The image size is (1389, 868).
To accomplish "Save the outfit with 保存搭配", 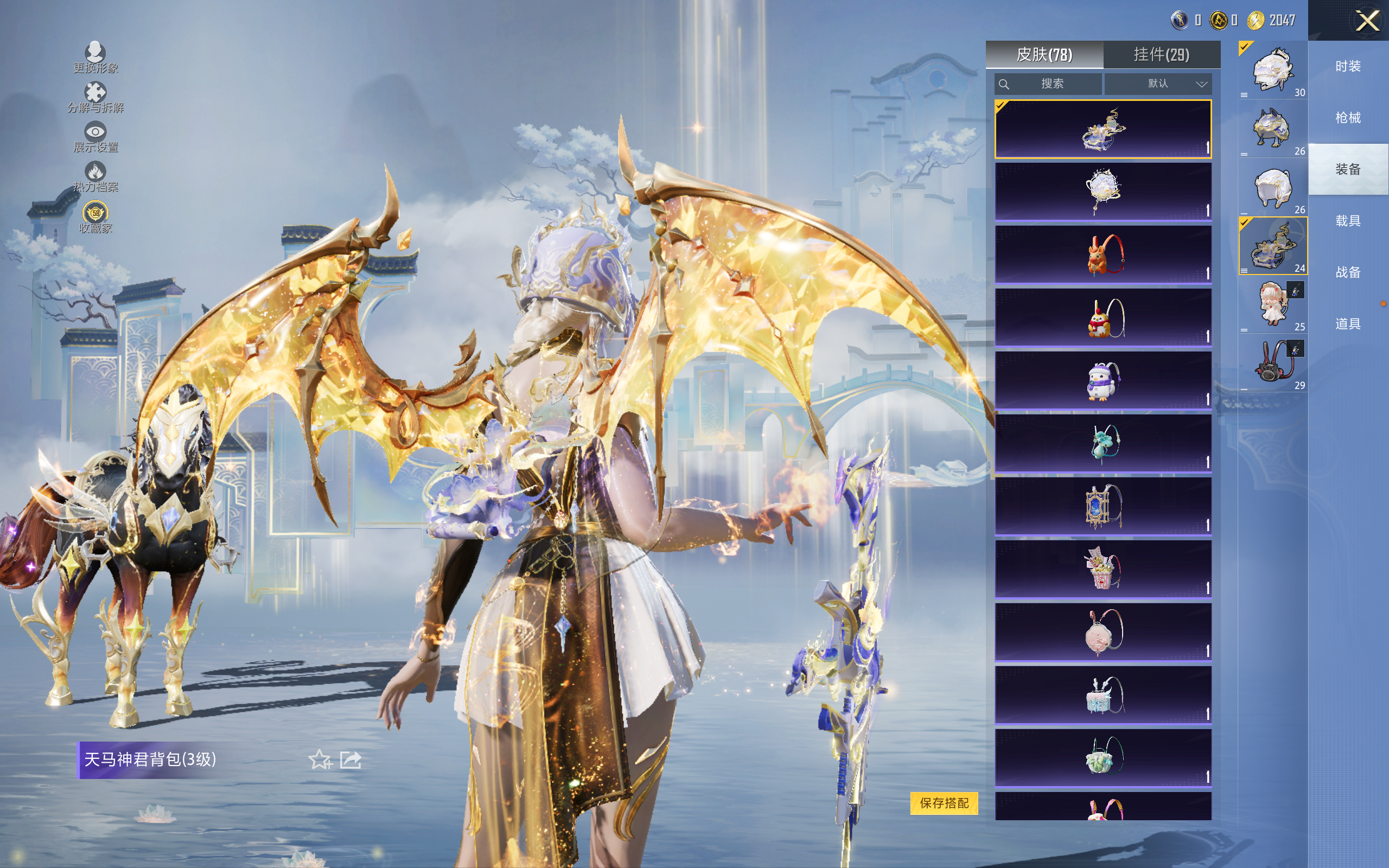I will coord(944,802).
